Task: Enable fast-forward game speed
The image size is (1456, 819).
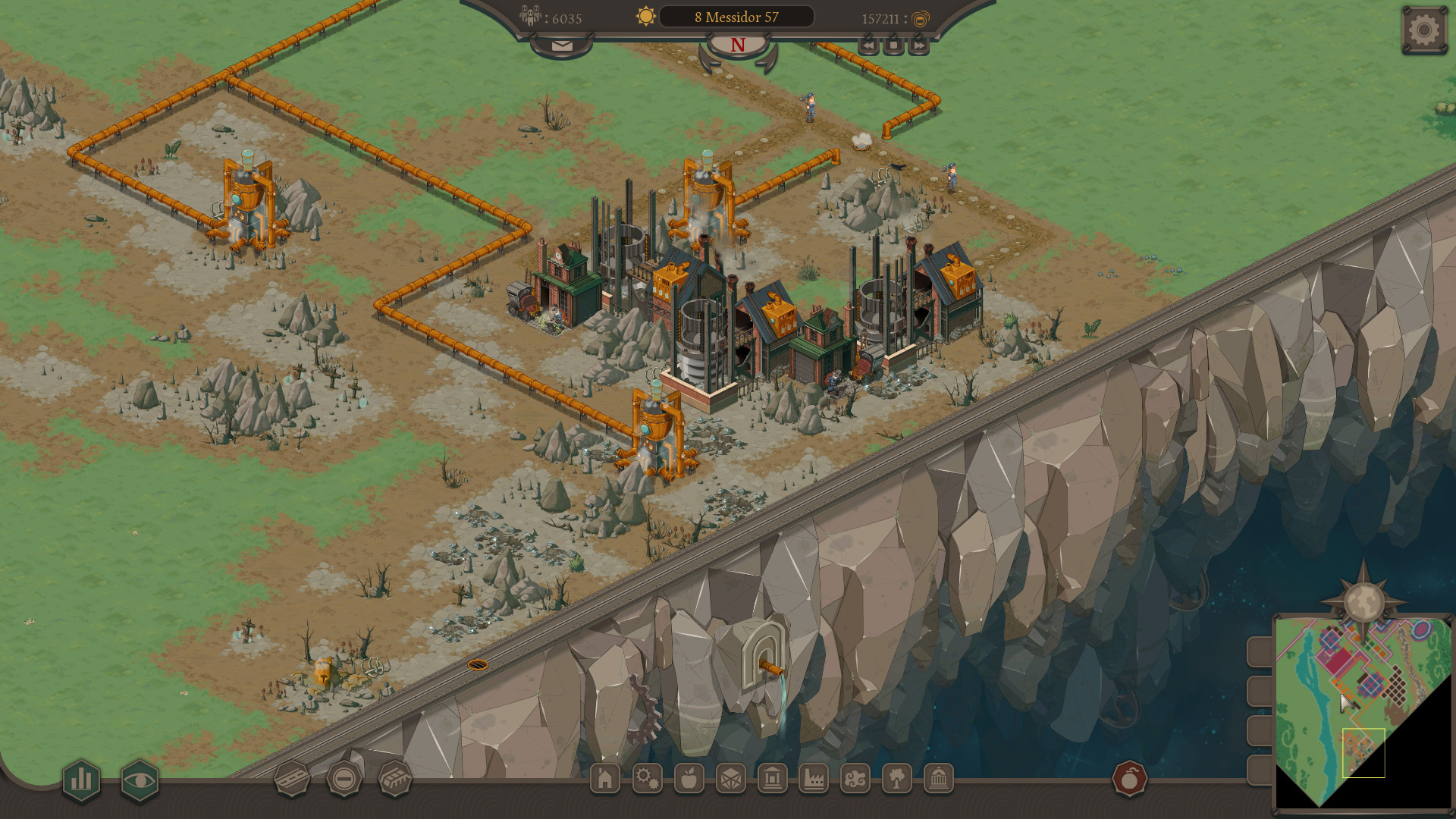Action: point(919,46)
